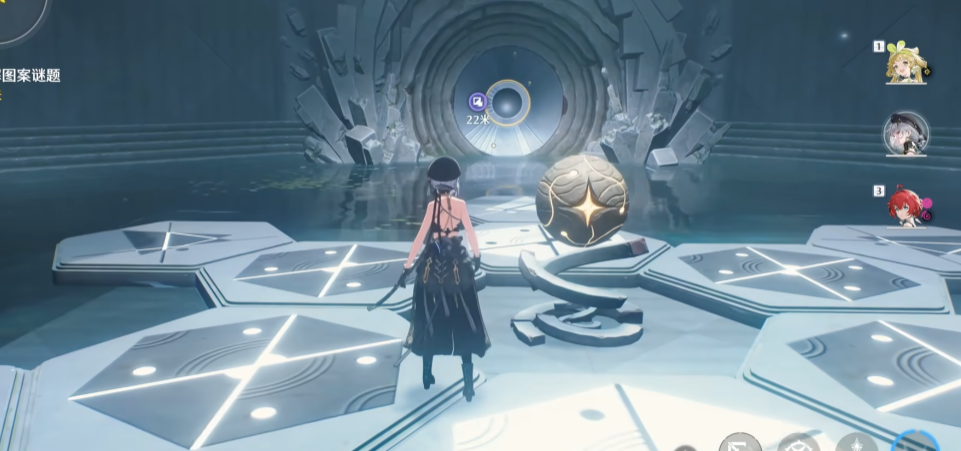Trigger the wheel-shaped skill button
This screenshot has height=451, width=961.
(799, 444)
